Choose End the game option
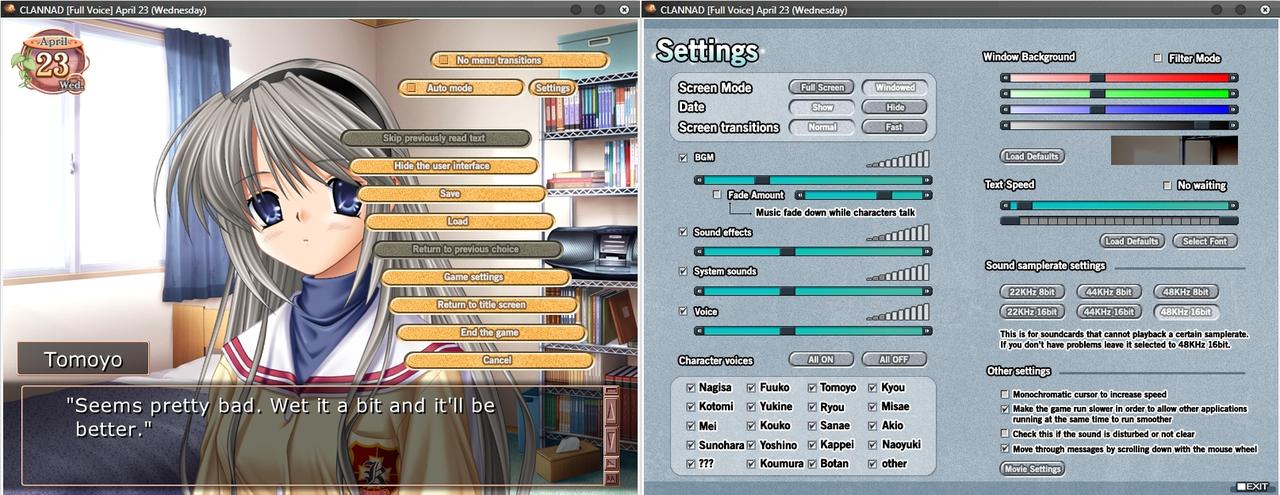 click(489, 332)
